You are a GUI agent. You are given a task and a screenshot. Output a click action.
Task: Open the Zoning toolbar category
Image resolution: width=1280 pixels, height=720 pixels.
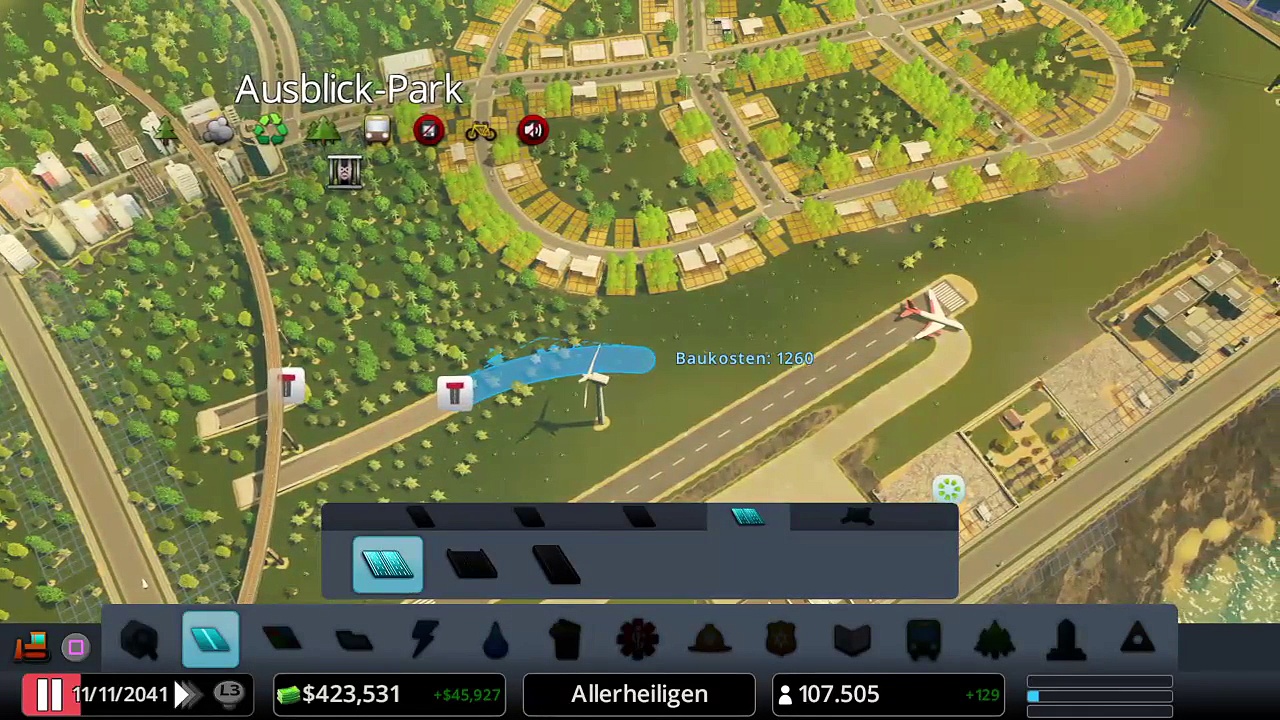(282, 640)
